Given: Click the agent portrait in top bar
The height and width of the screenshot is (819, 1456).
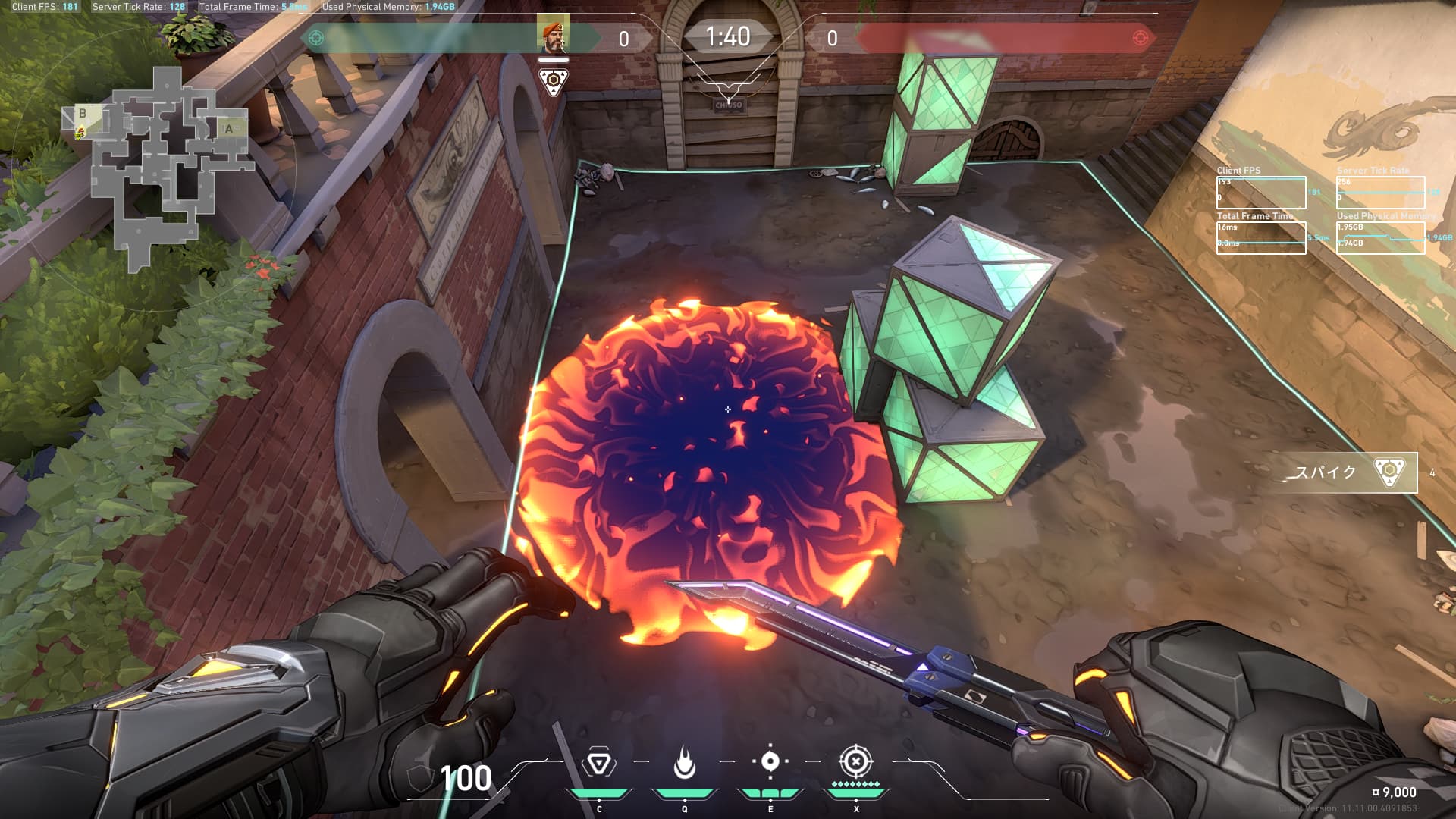Looking at the screenshot, I should pos(553,36).
